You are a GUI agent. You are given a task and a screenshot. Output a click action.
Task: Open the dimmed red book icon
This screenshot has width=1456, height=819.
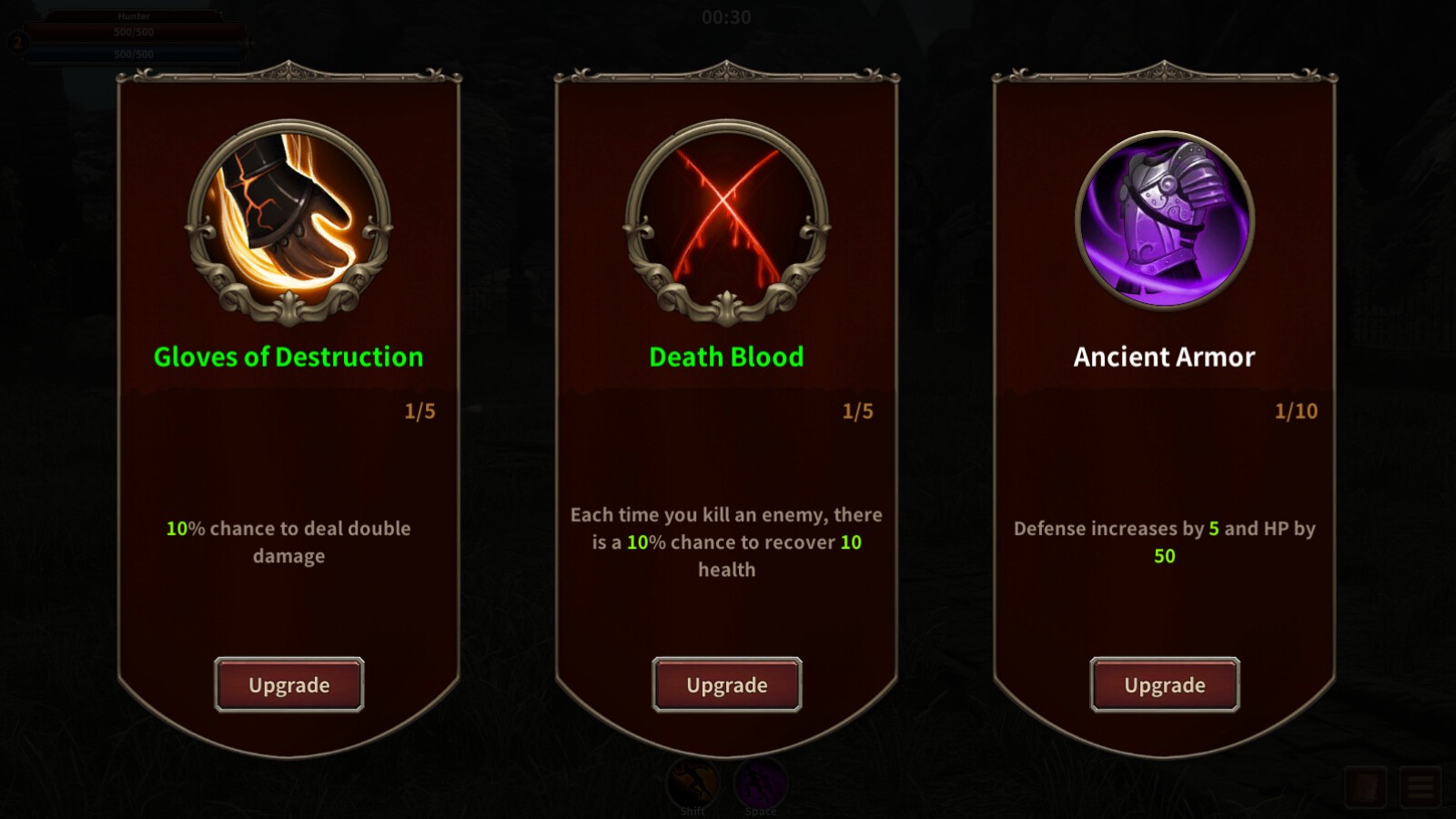[1366, 787]
